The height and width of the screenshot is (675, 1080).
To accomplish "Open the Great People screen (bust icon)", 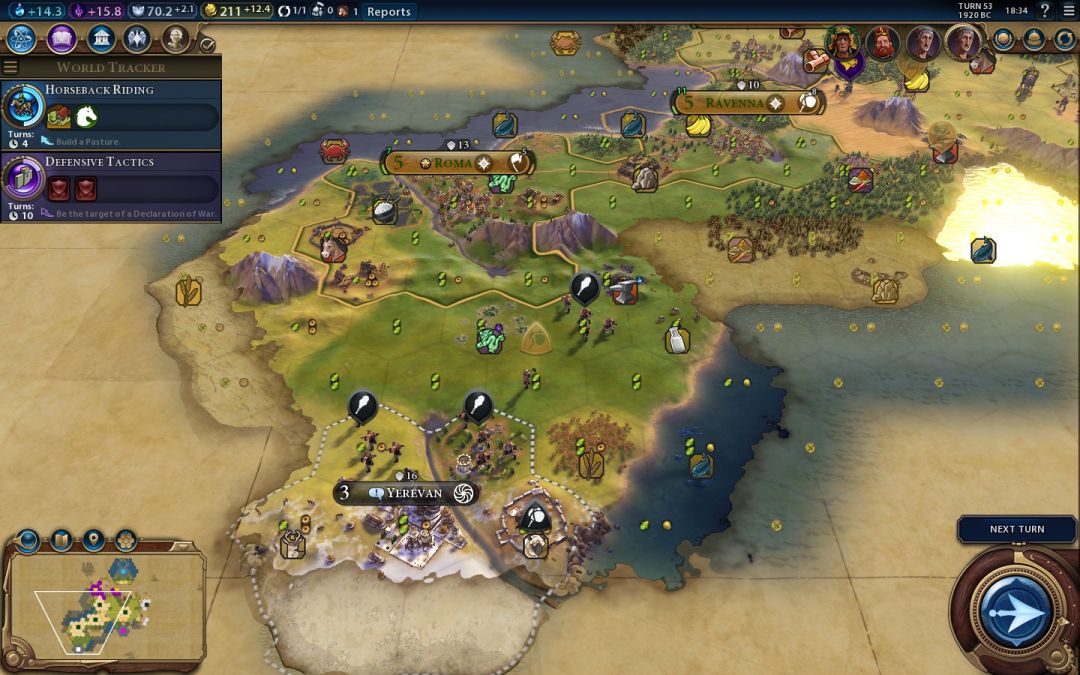I will 176,39.
